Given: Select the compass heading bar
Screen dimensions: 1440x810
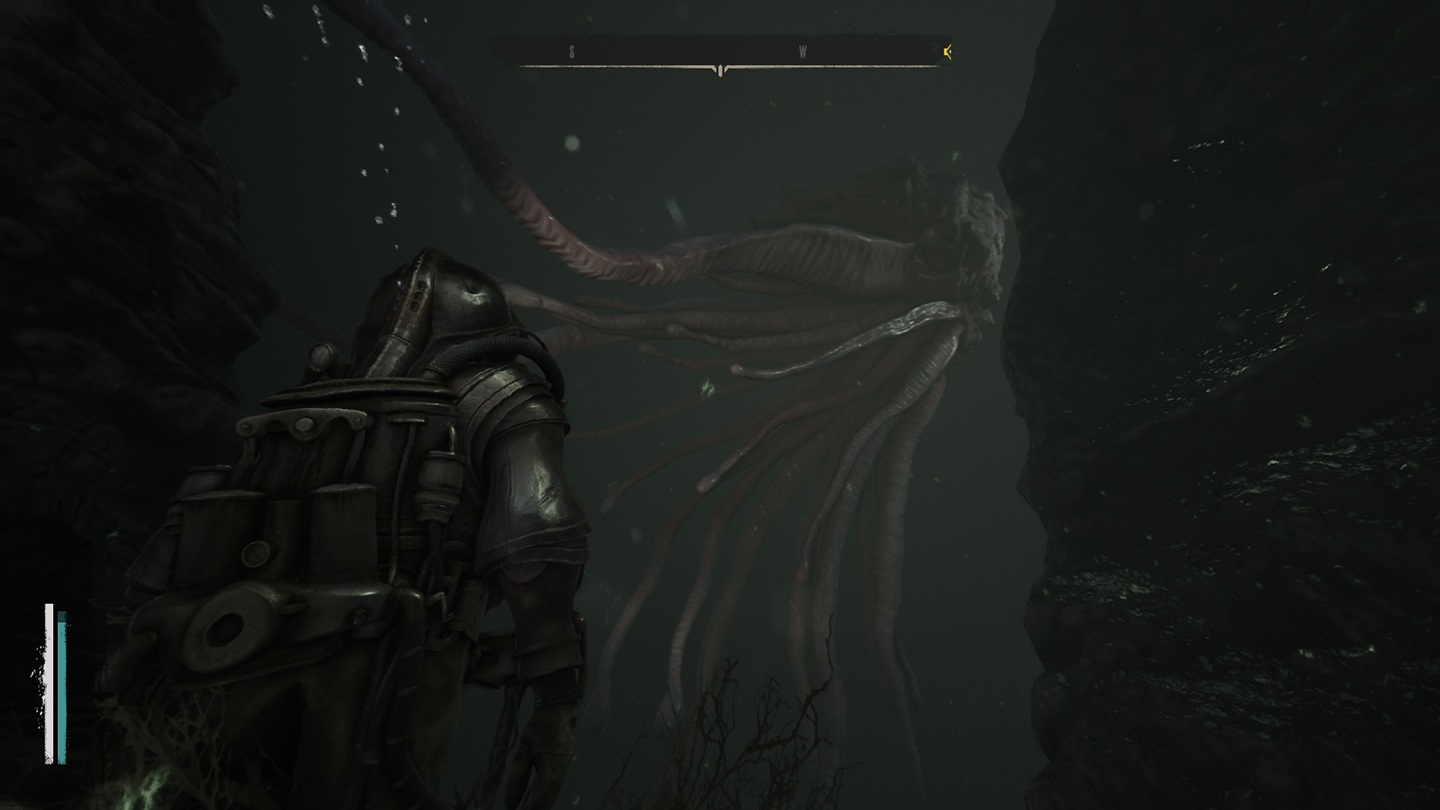Looking at the screenshot, I should tap(720, 54).
